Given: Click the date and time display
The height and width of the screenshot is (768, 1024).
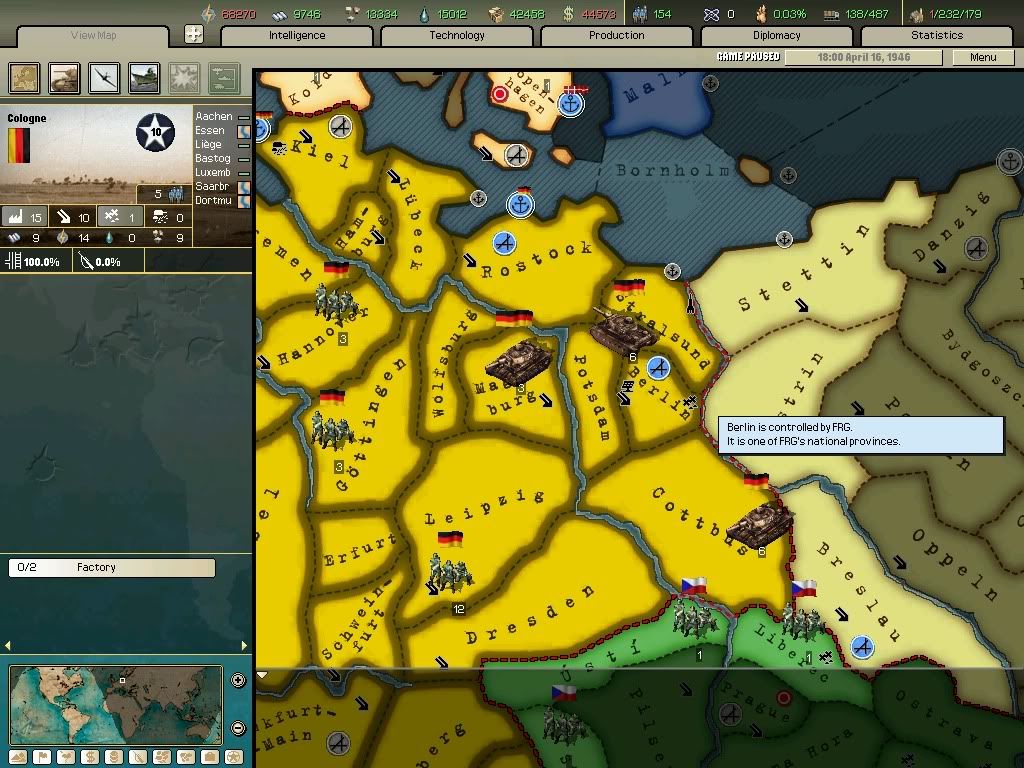Looking at the screenshot, I should pyautogui.click(x=864, y=57).
